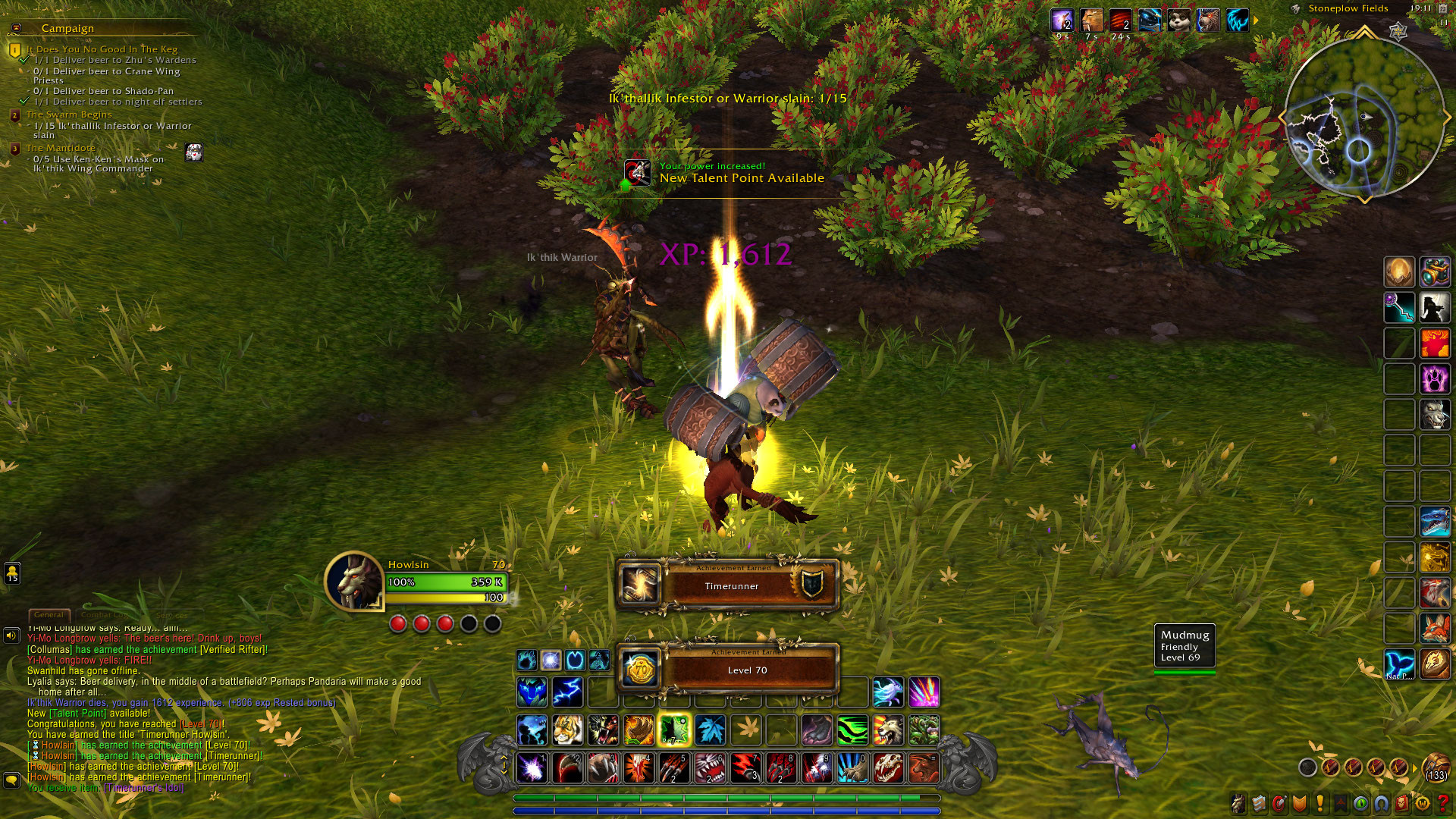Click the Howlsin player portrait
Image resolution: width=1456 pixels, height=819 pixels.
click(x=353, y=582)
